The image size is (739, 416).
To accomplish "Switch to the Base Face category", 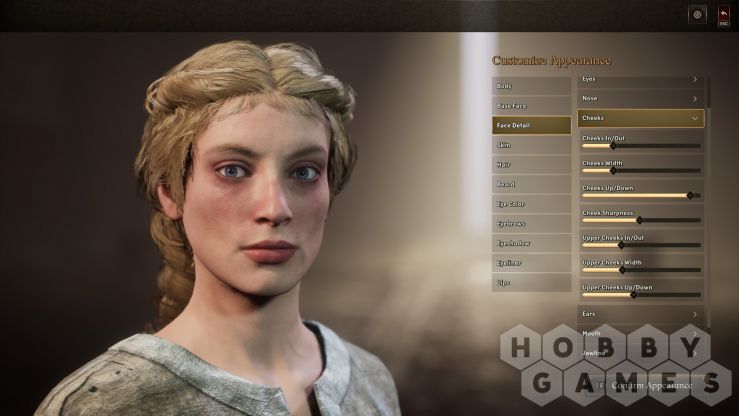I will tap(531, 105).
